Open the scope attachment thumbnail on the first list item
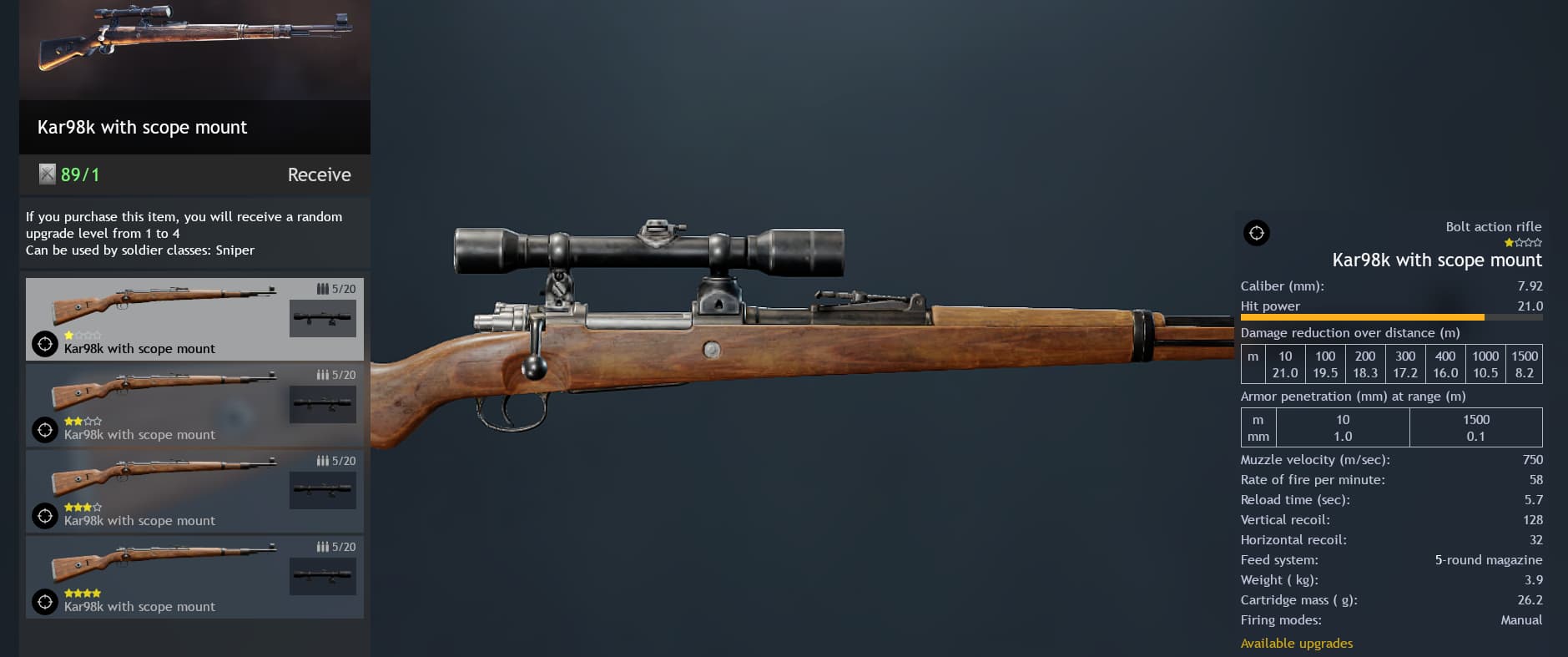Screen dimensions: 1568x657 tap(323, 318)
